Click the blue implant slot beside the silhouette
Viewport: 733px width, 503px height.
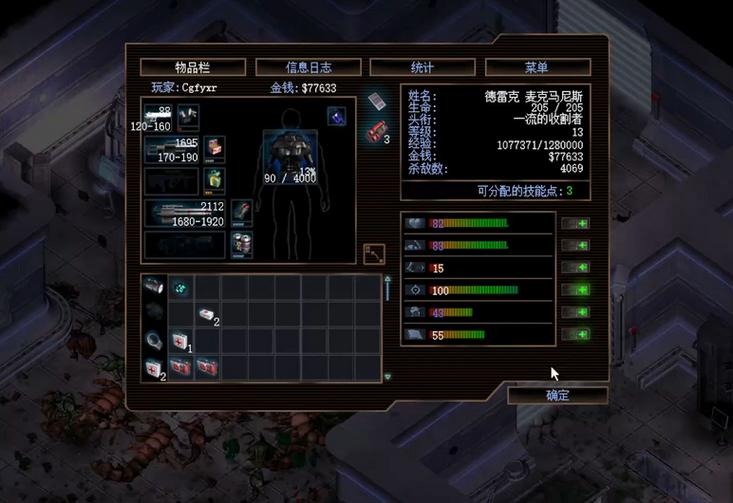pyautogui.click(x=337, y=116)
